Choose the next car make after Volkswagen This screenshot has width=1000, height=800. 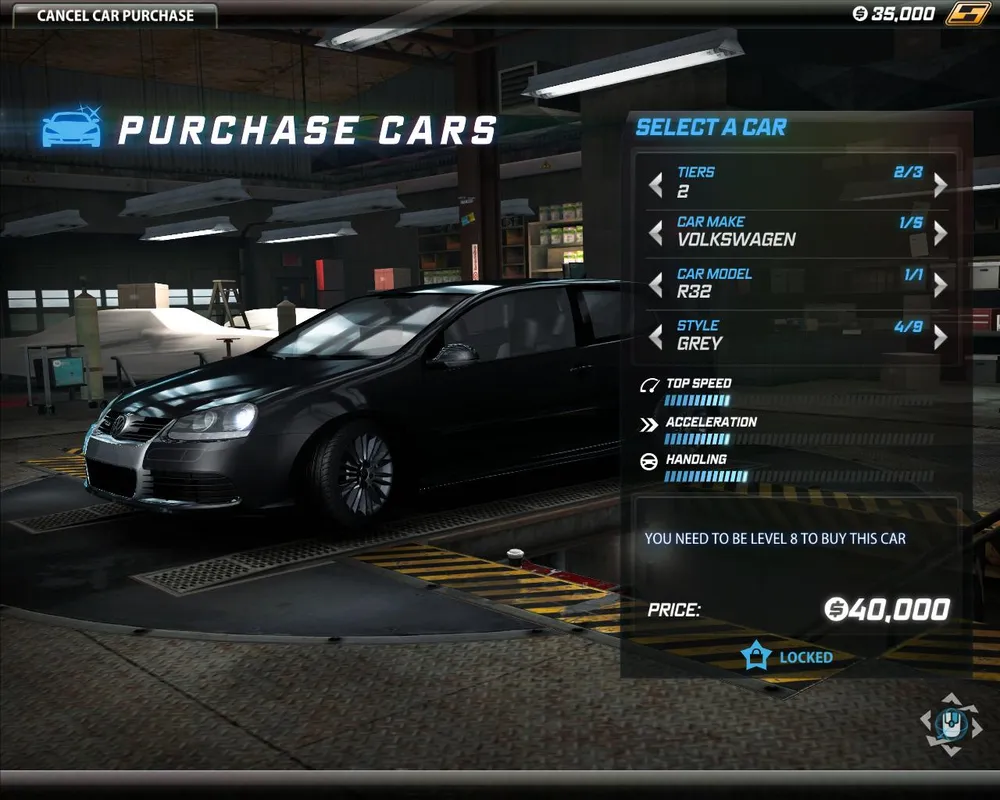click(x=940, y=233)
